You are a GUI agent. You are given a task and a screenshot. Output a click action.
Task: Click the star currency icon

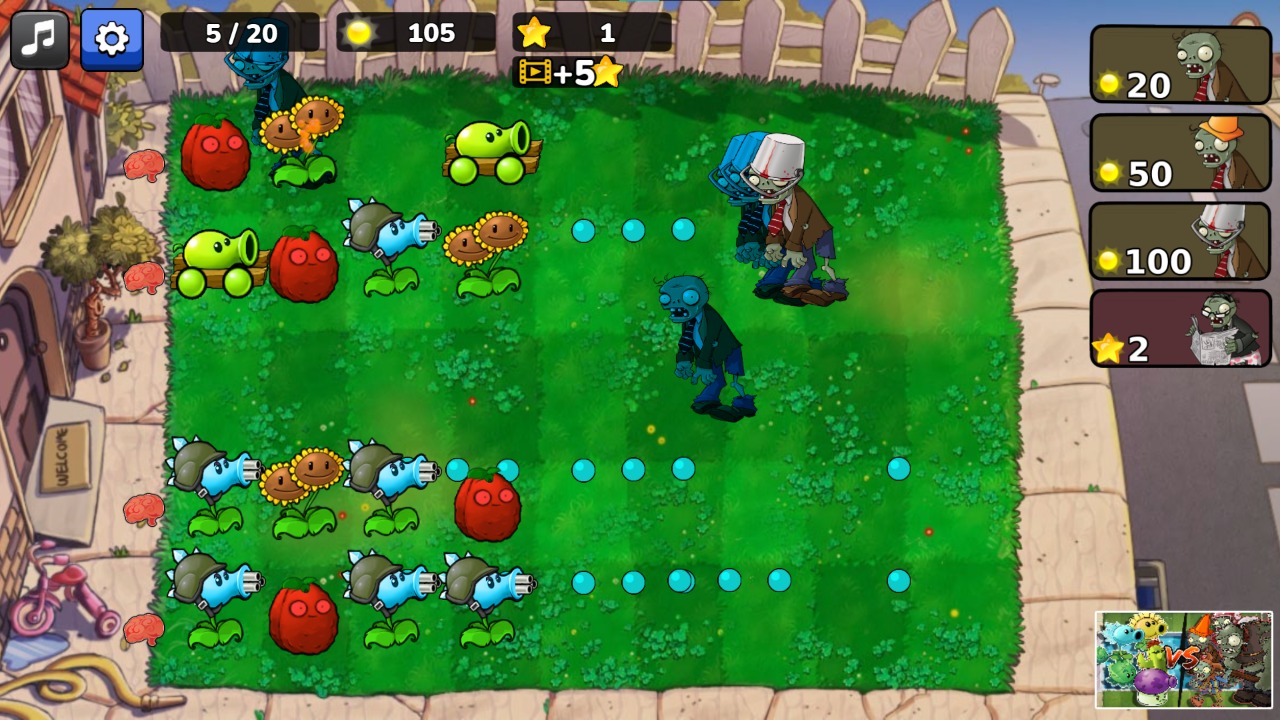point(535,31)
